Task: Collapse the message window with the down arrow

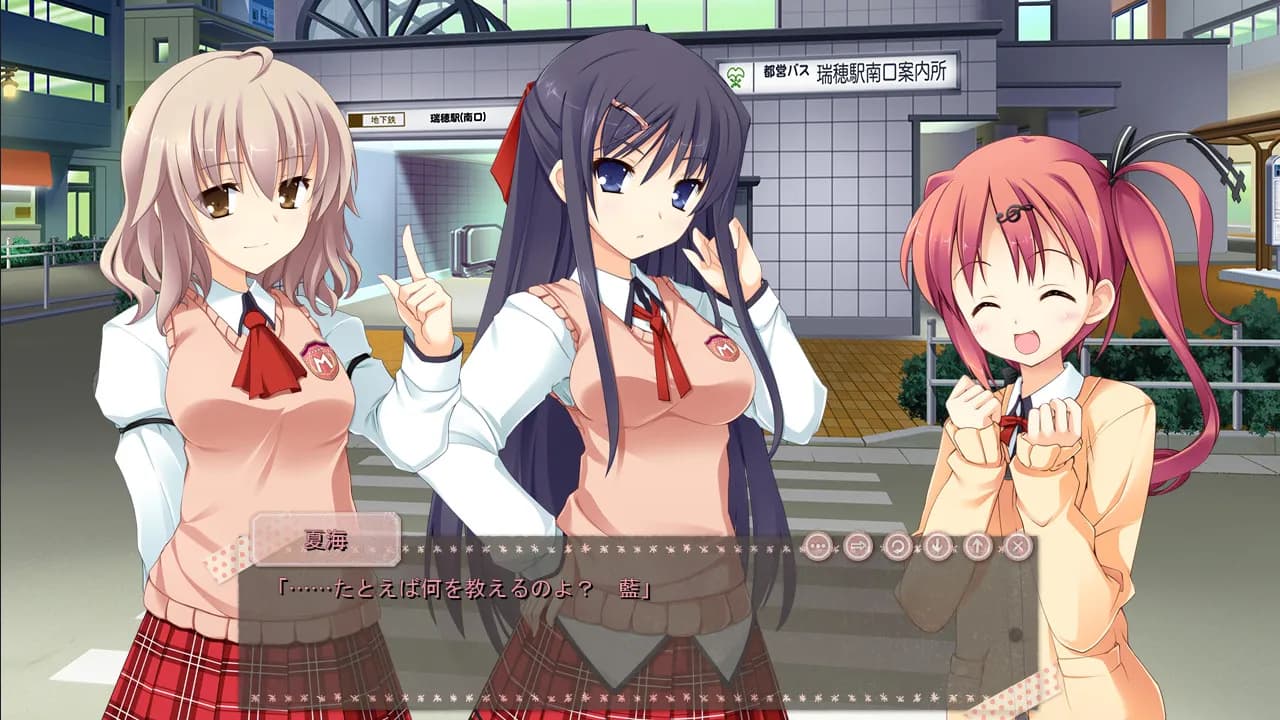Action: click(936, 545)
